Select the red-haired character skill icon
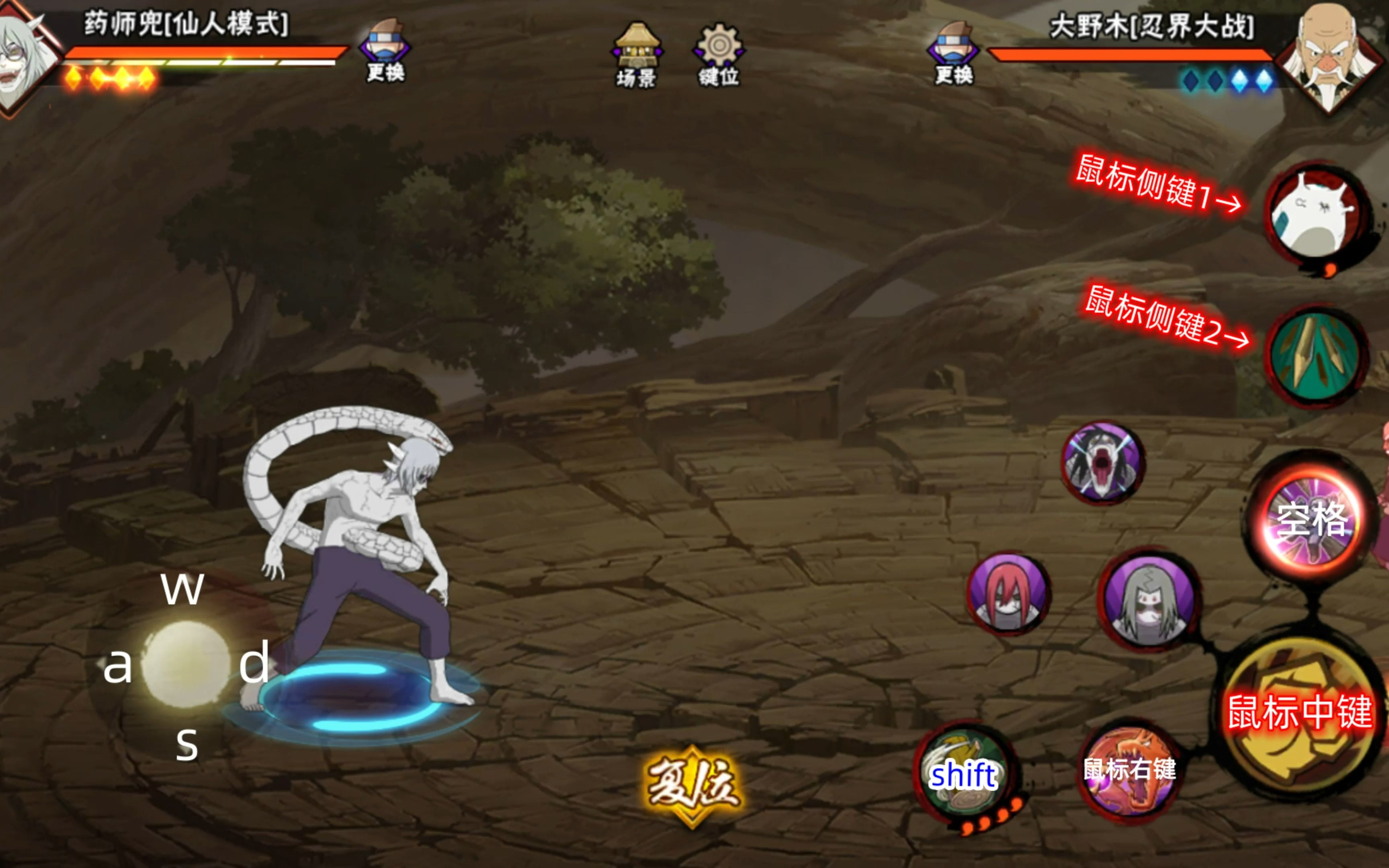1389x868 pixels. pos(1008,594)
